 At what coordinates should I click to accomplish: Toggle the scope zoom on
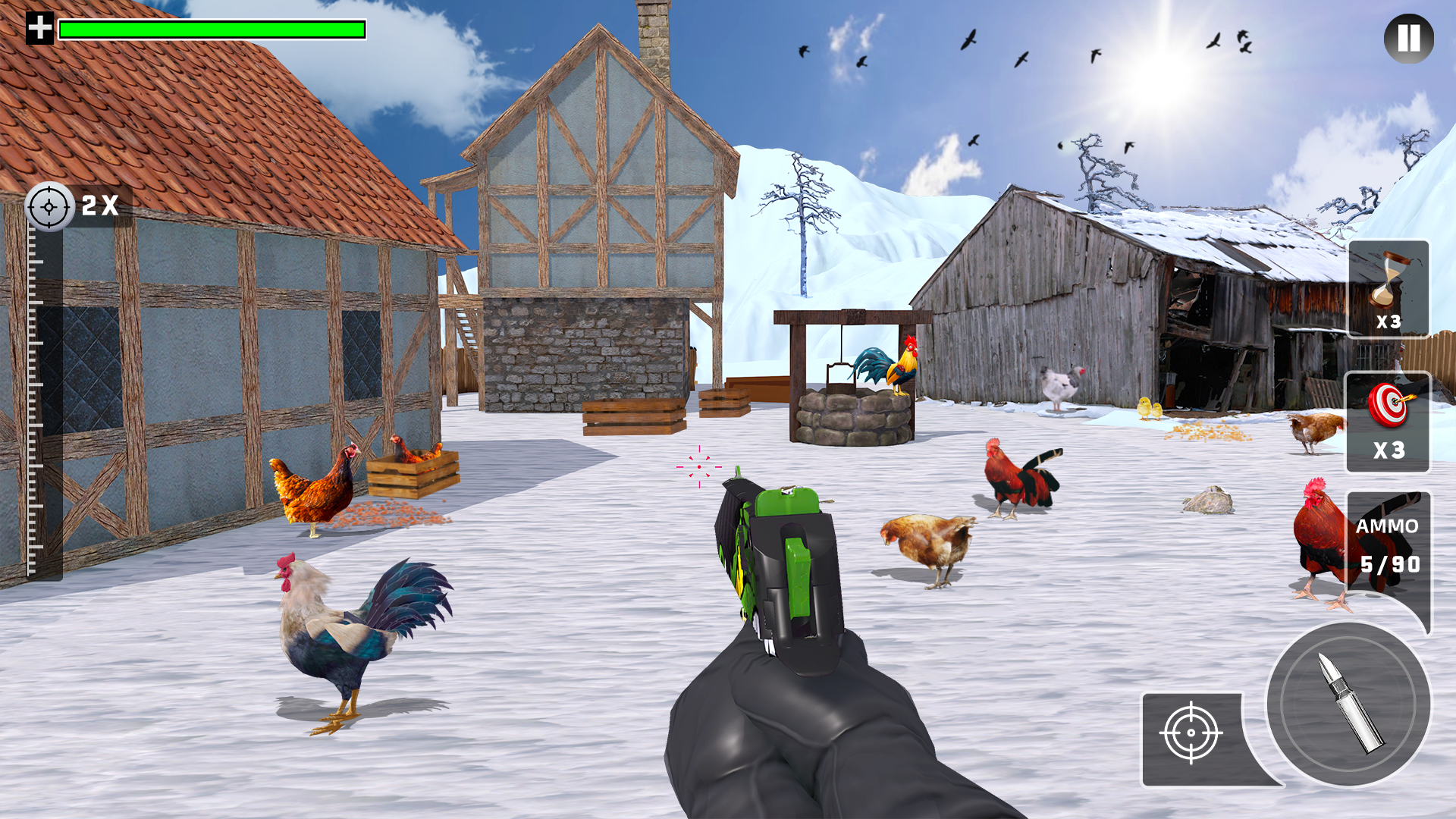pyautogui.click(x=76, y=206)
